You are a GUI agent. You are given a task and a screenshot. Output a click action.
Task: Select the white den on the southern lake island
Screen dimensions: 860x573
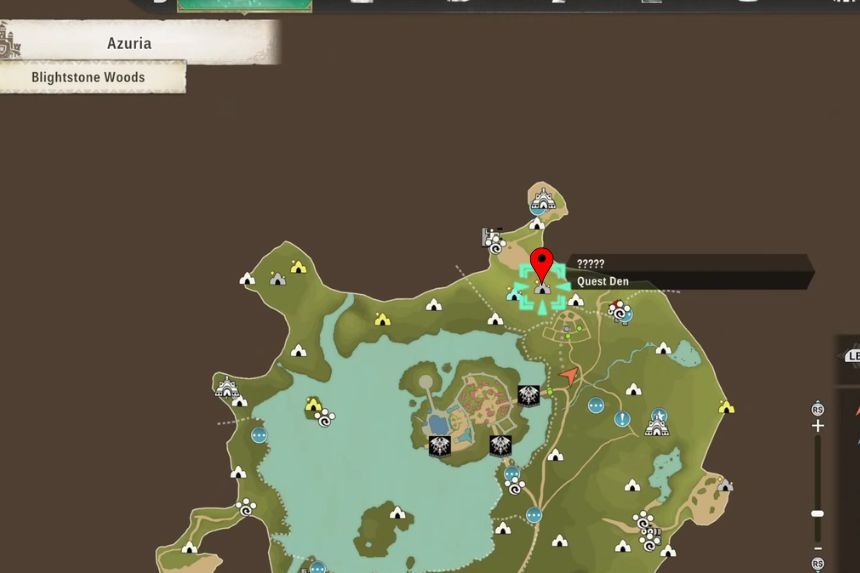tap(397, 513)
